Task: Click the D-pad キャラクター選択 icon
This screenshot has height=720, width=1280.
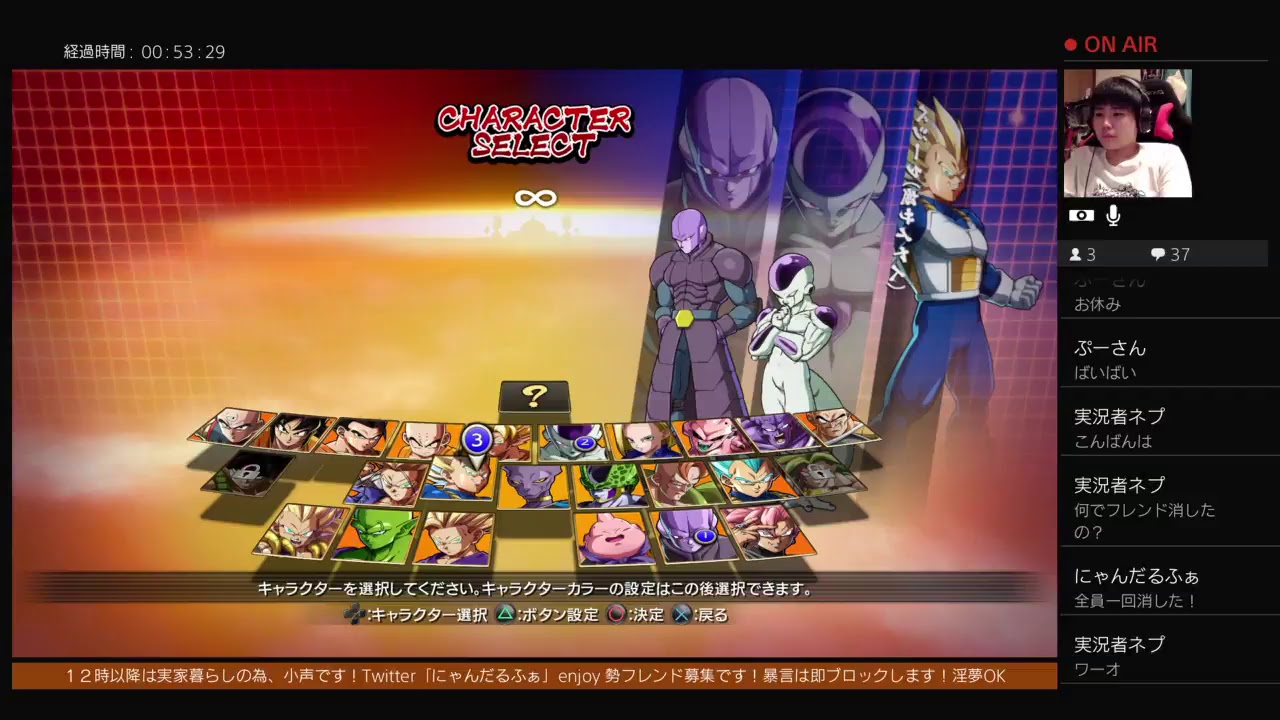Action: [354, 614]
